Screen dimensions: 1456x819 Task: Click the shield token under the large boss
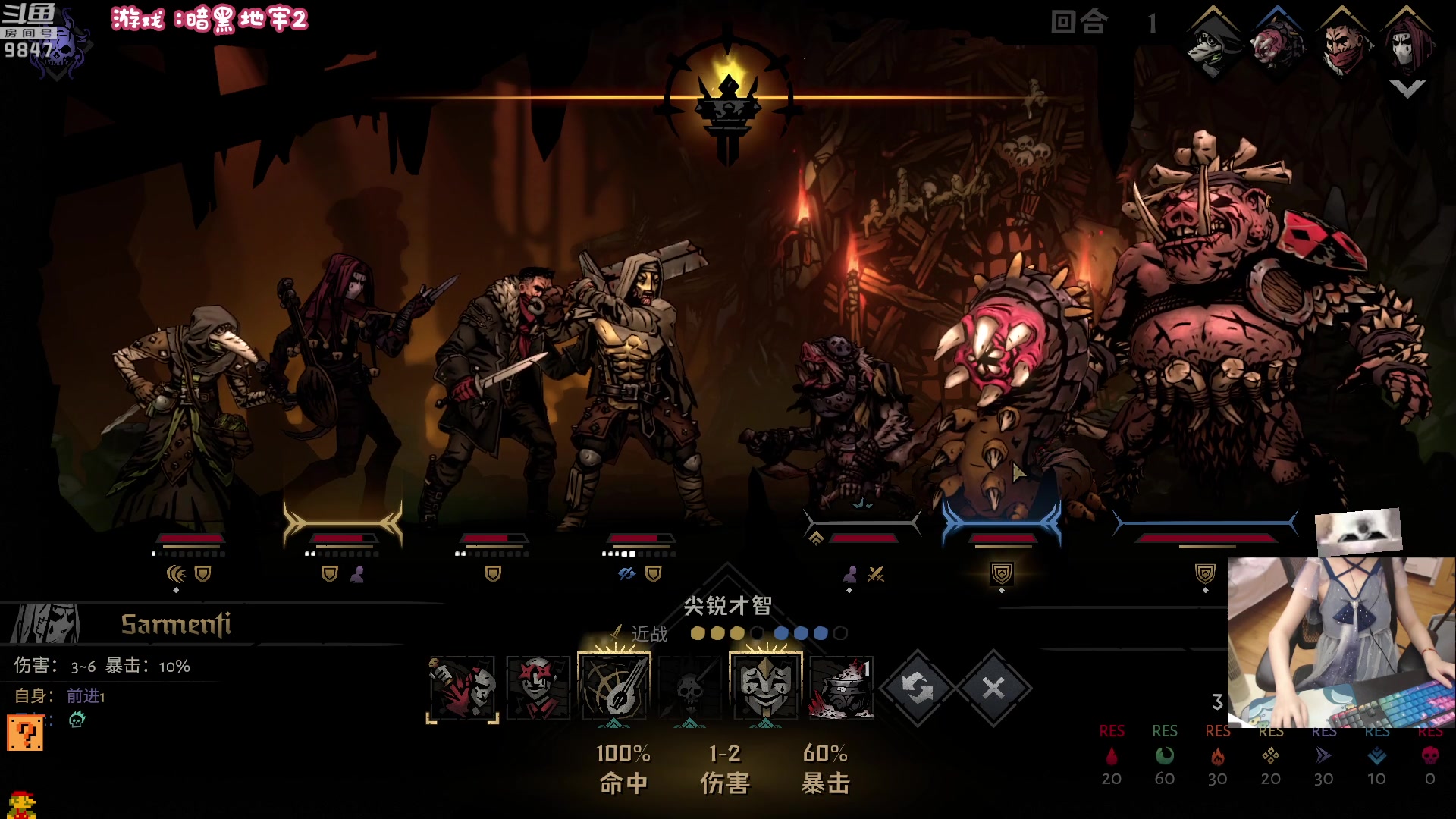[x=1205, y=573]
